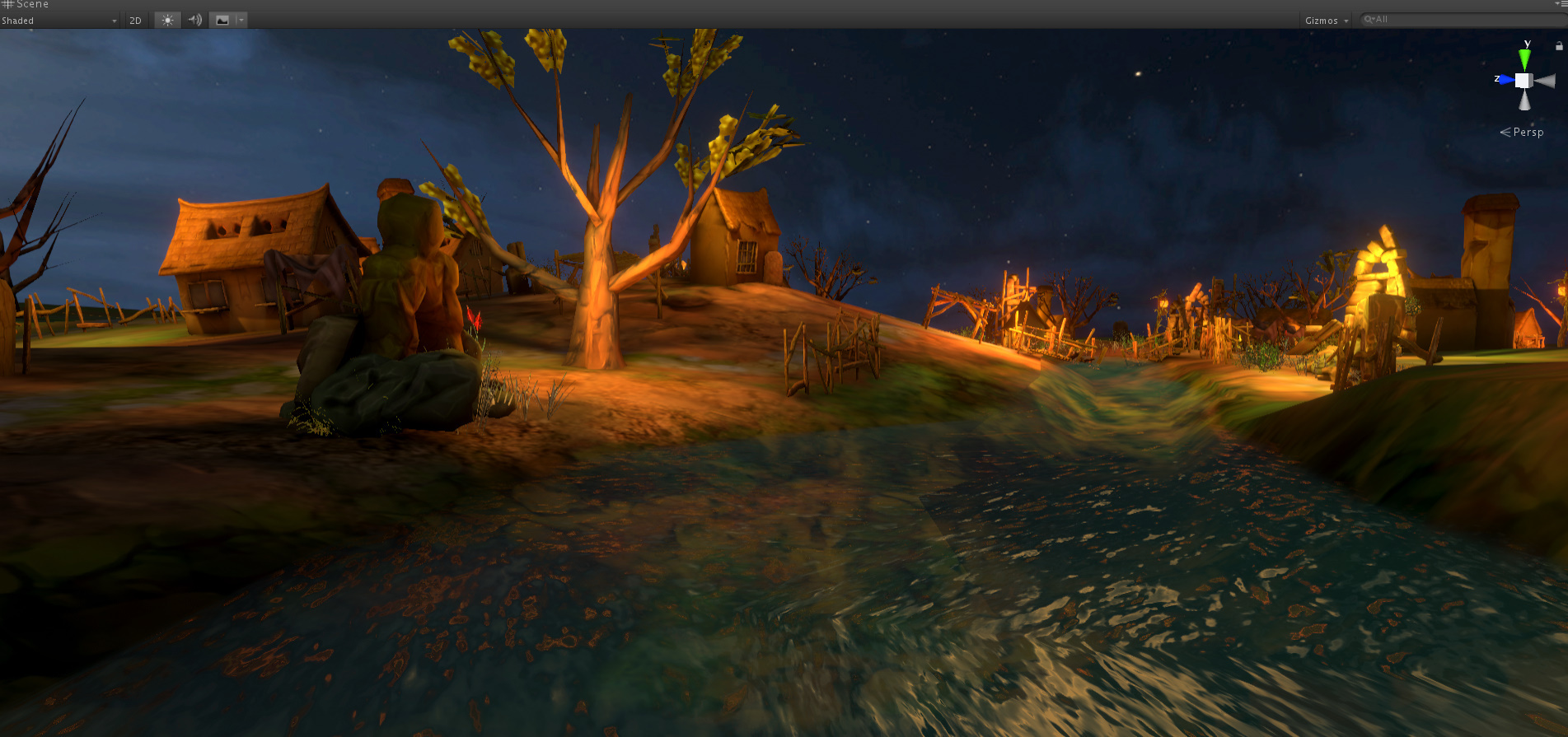
Task: Open effects options via small dropdown arrow
Action: pyautogui.click(x=241, y=21)
